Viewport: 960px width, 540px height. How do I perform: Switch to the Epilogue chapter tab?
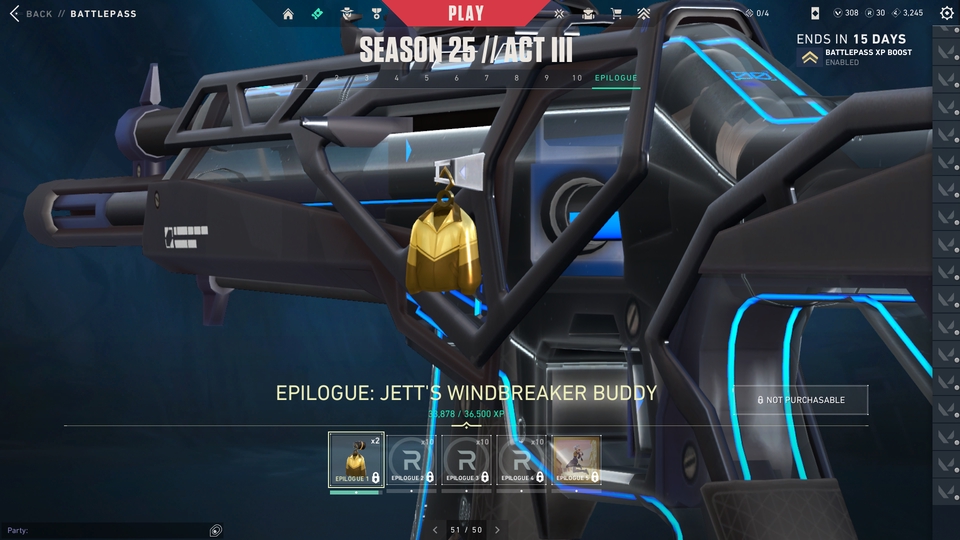coord(615,78)
